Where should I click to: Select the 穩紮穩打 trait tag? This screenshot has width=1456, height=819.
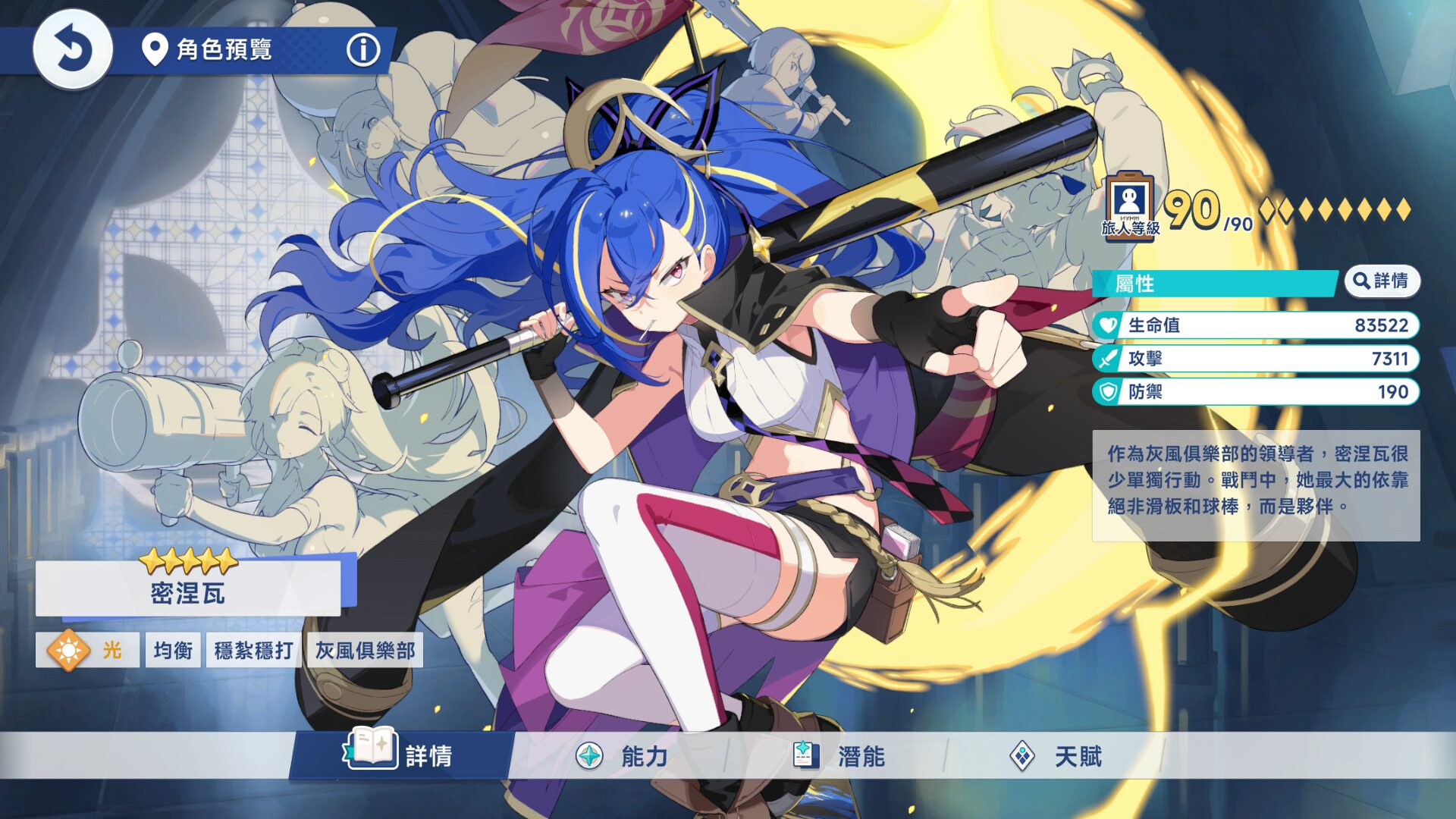pyautogui.click(x=253, y=650)
